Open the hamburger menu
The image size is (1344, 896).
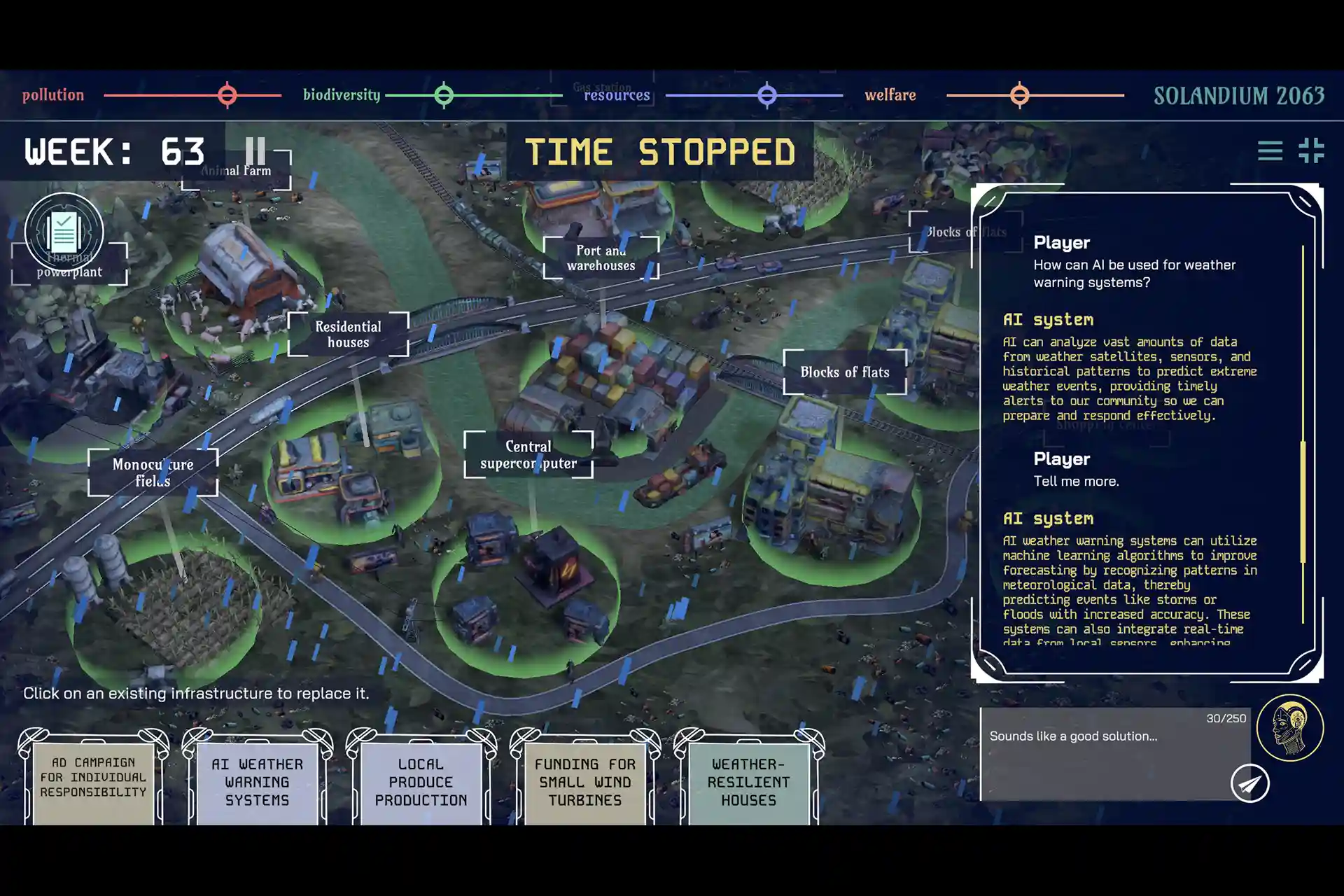[1270, 150]
